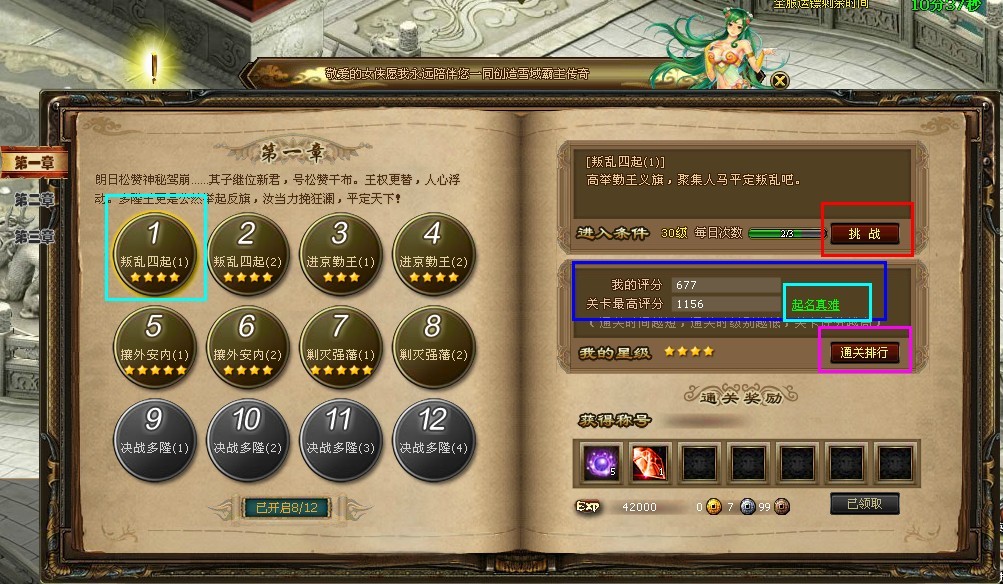This screenshot has height=584, width=1003.
Task: Pick stage 6 攘外安内(2)
Action: [246, 340]
